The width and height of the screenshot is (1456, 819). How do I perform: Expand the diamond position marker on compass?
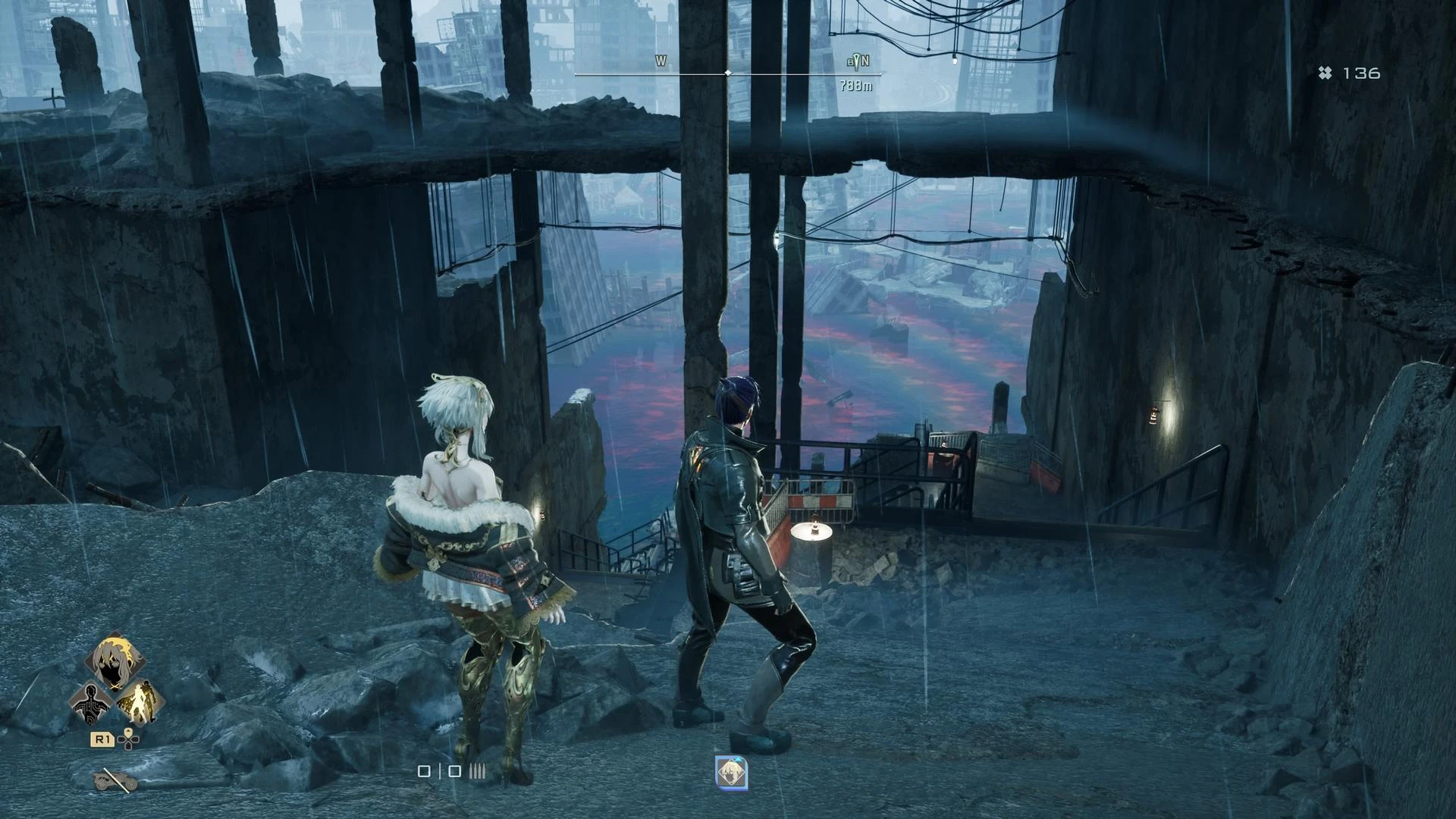(x=729, y=74)
